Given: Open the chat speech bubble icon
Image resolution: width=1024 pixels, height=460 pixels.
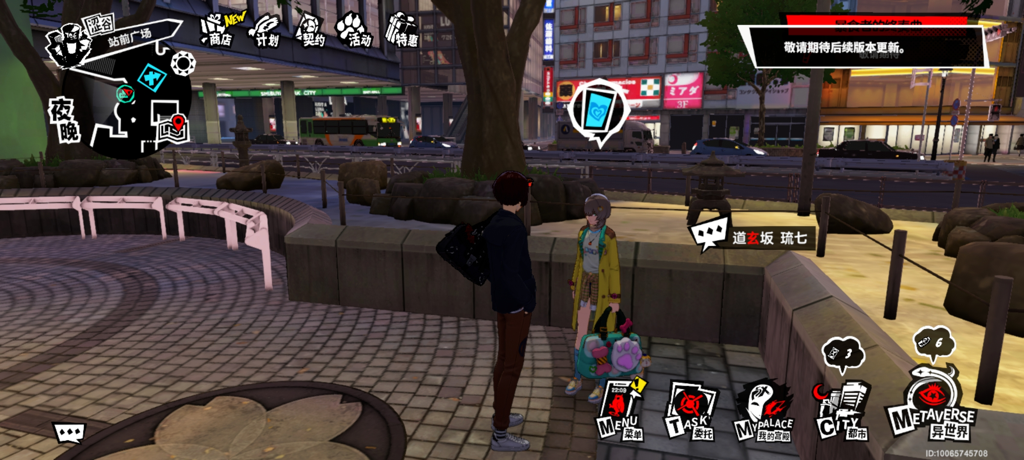Looking at the screenshot, I should [x=69, y=432].
